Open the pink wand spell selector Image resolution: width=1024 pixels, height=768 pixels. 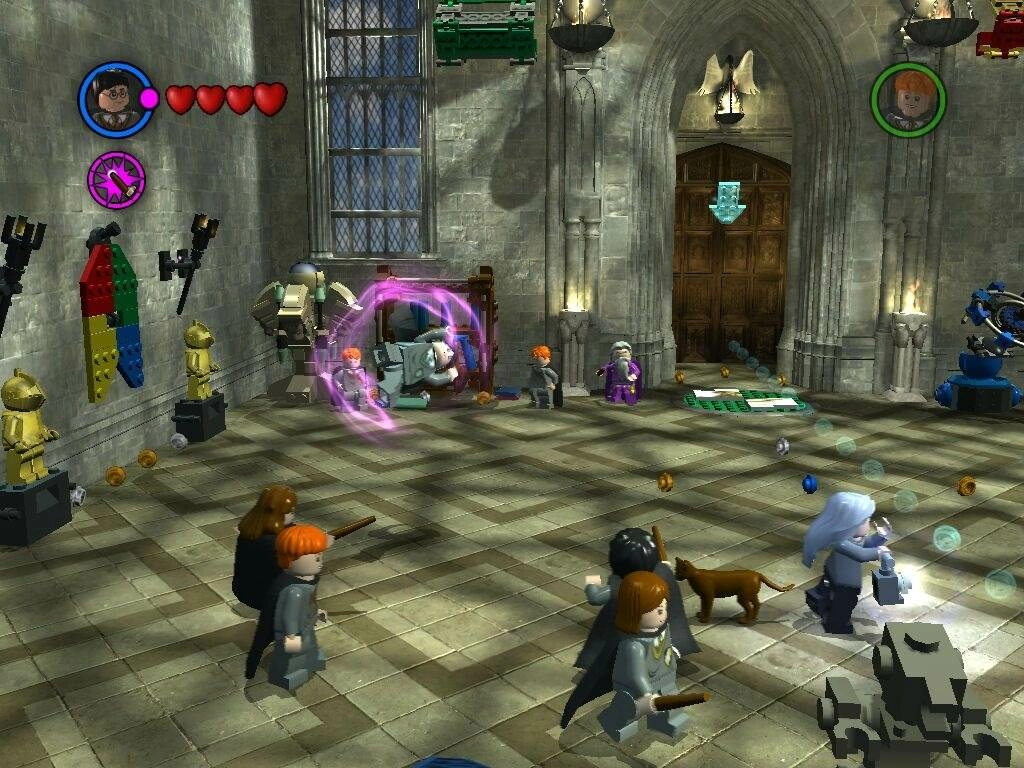(116, 180)
